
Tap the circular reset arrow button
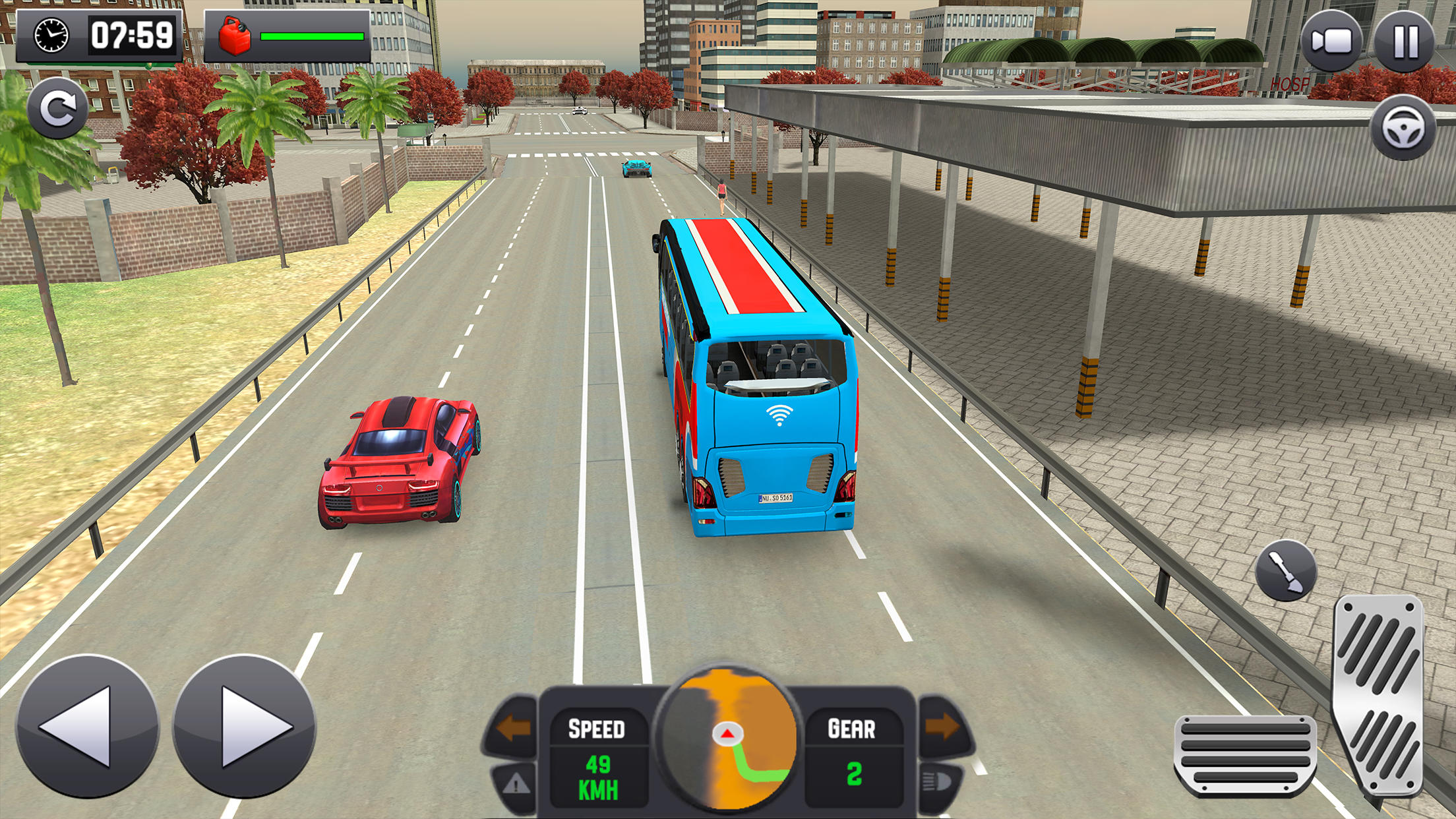pos(58,109)
